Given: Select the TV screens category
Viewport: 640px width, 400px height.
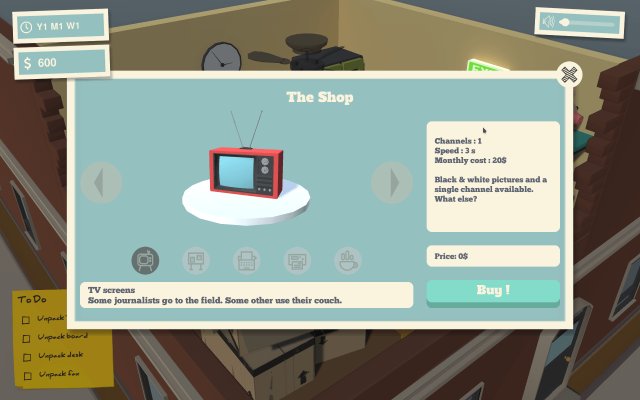Looking at the screenshot, I should click(x=146, y=260).
